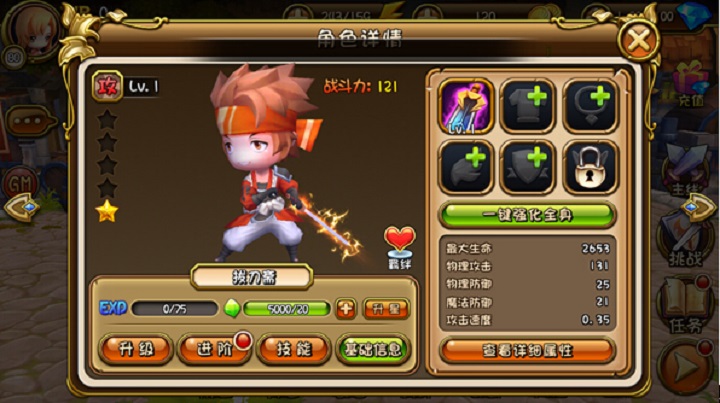Close the character details window
This screenshot has height=403, width=720.
[638, 42]
